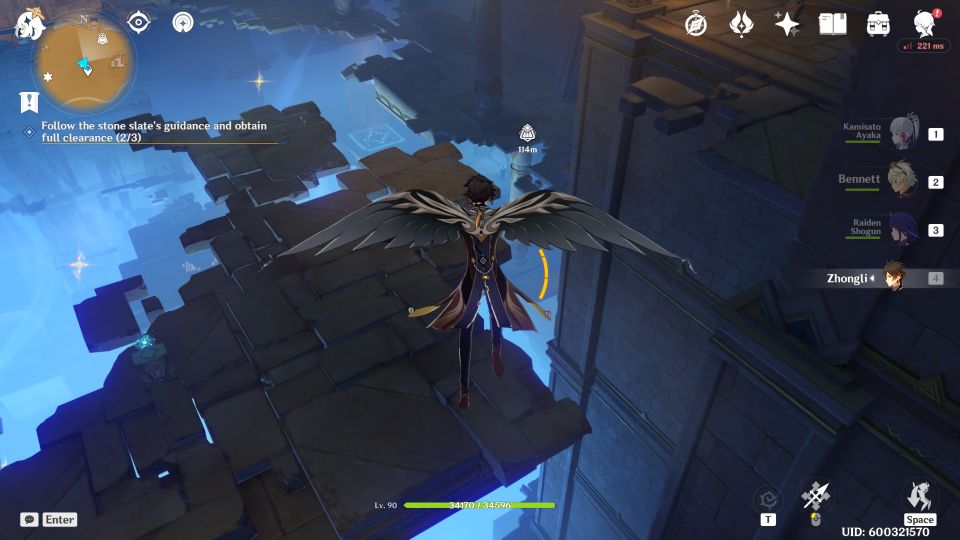Switch to Bennett in the party list

coord(902,181)
